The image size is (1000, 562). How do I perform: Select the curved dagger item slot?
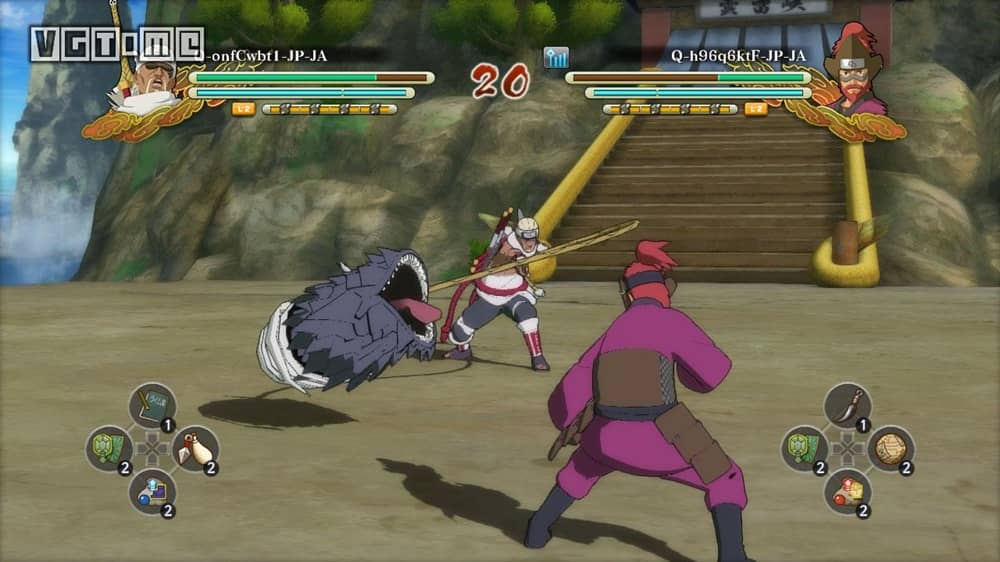pos(847,406)
